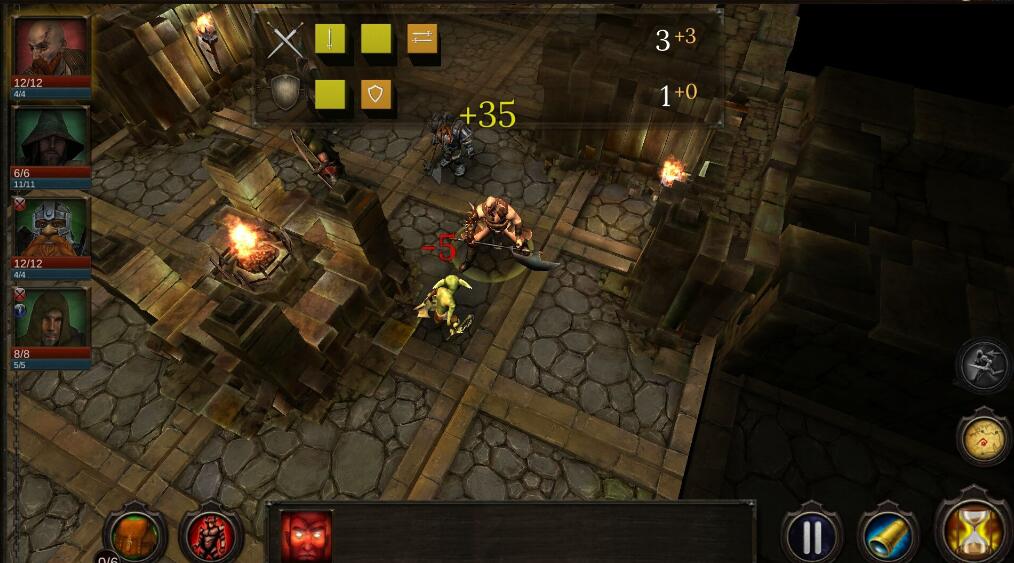Open the dungeon map scroll
This screenshot has height=563, width=1014.
tap(983, 437)
